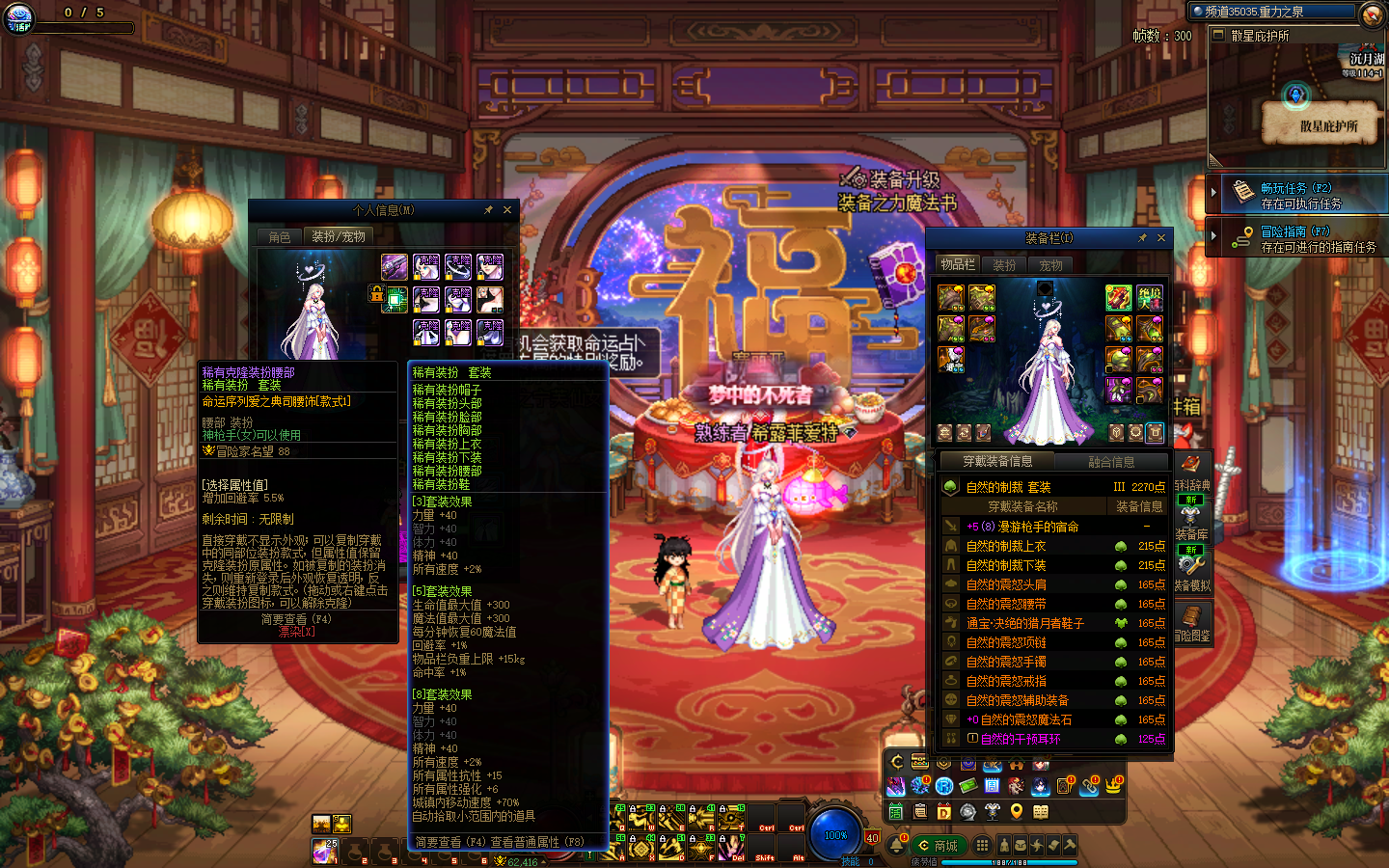Select the purple gun weapon avatar slot
This screenshot has height=868, width=1389.
(x=394, y=267)
